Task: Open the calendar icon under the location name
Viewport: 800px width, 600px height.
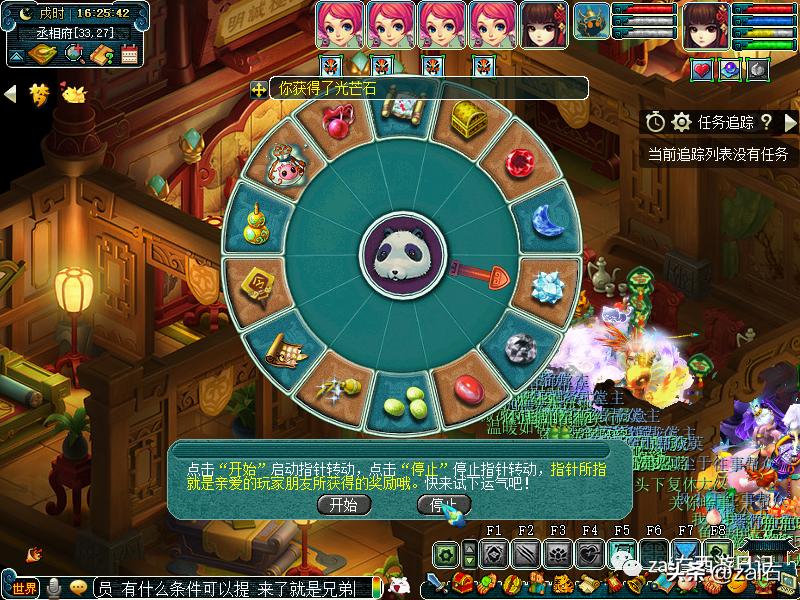Action: tap(128, 54)
